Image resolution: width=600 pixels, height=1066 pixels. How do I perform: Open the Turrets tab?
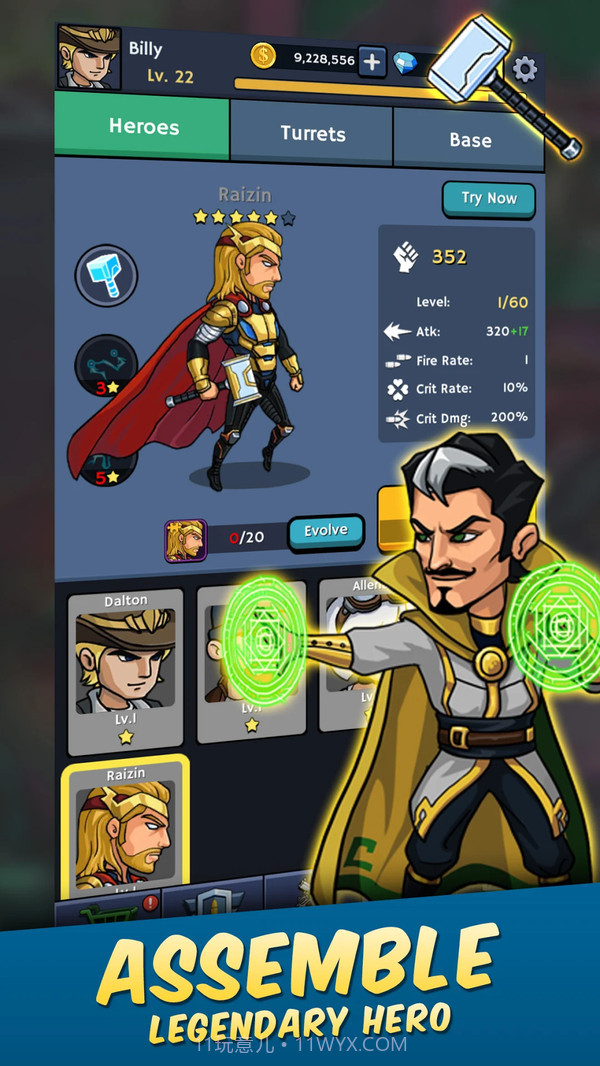pyautogui.click(x=312, y=134)
